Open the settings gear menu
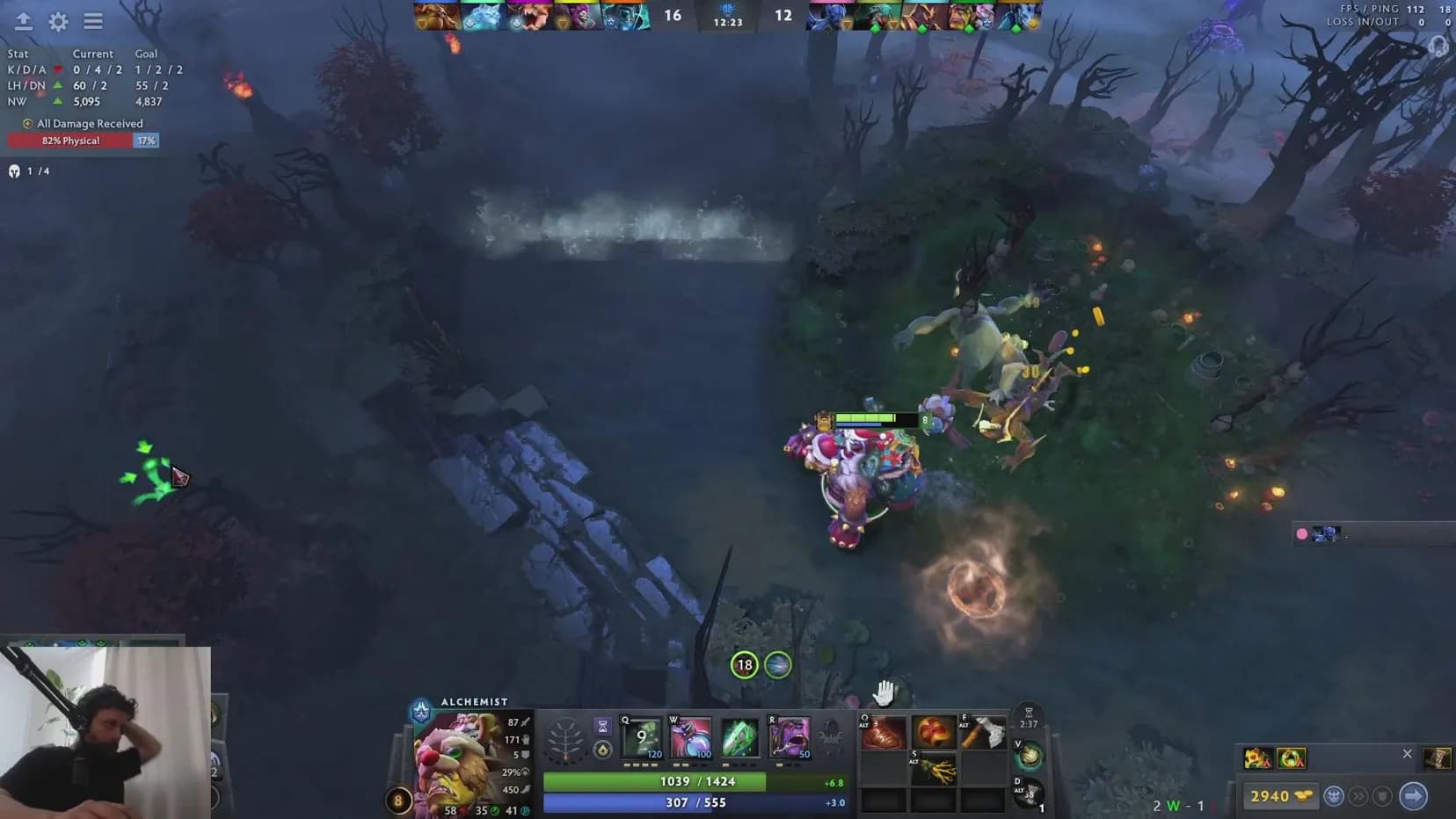Screen dimensions: 1456x819 [57, 22]
